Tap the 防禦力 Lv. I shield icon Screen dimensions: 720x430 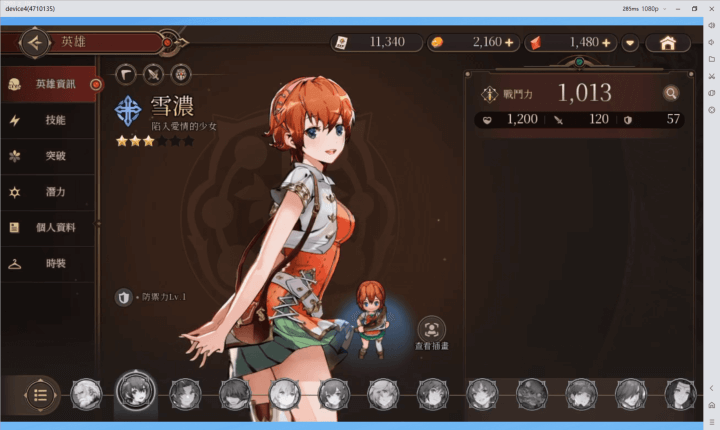click(x=124, y=297)
